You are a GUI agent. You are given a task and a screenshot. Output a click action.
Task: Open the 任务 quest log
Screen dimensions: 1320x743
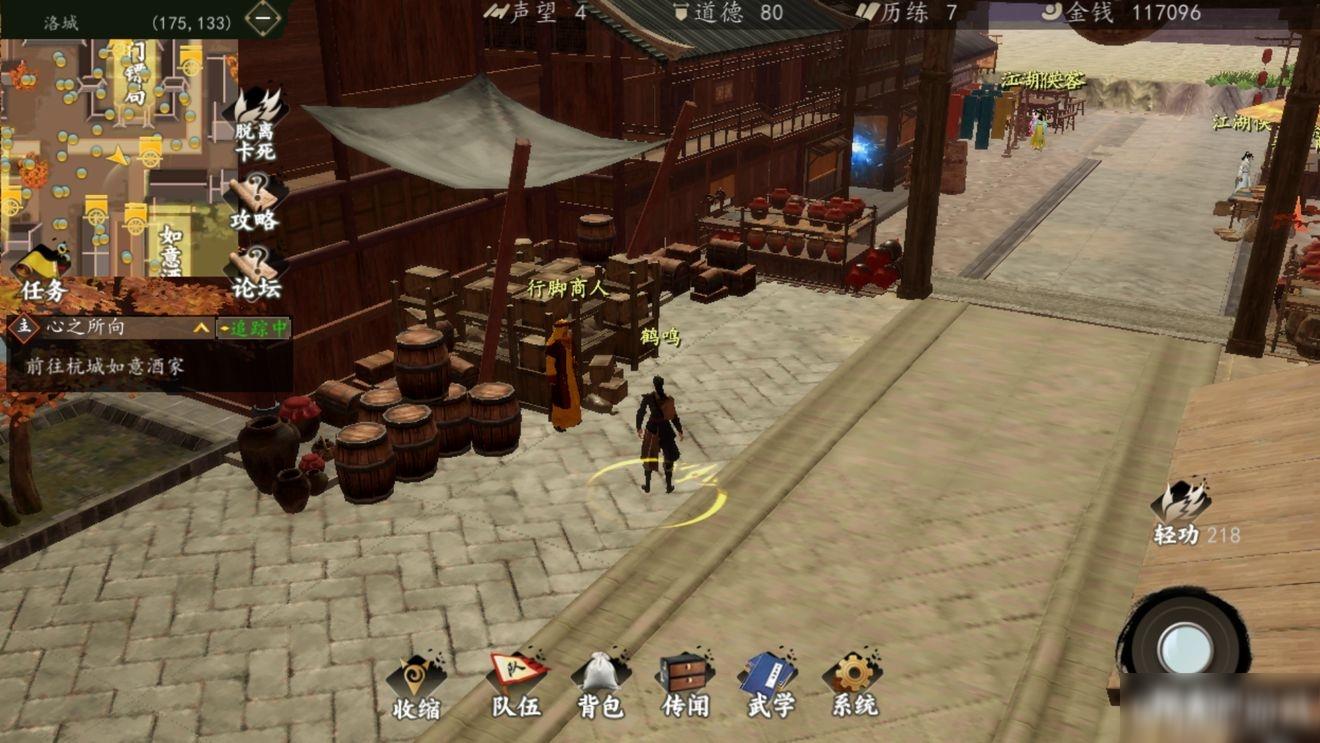tap(42, 274)
